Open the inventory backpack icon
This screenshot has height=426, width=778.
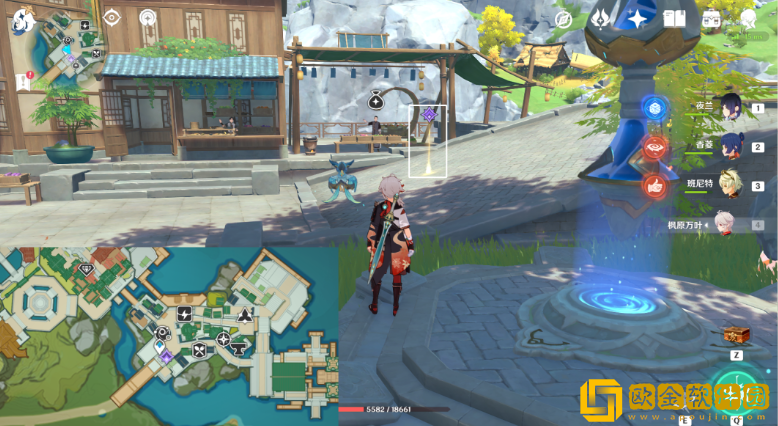(712, 19)
